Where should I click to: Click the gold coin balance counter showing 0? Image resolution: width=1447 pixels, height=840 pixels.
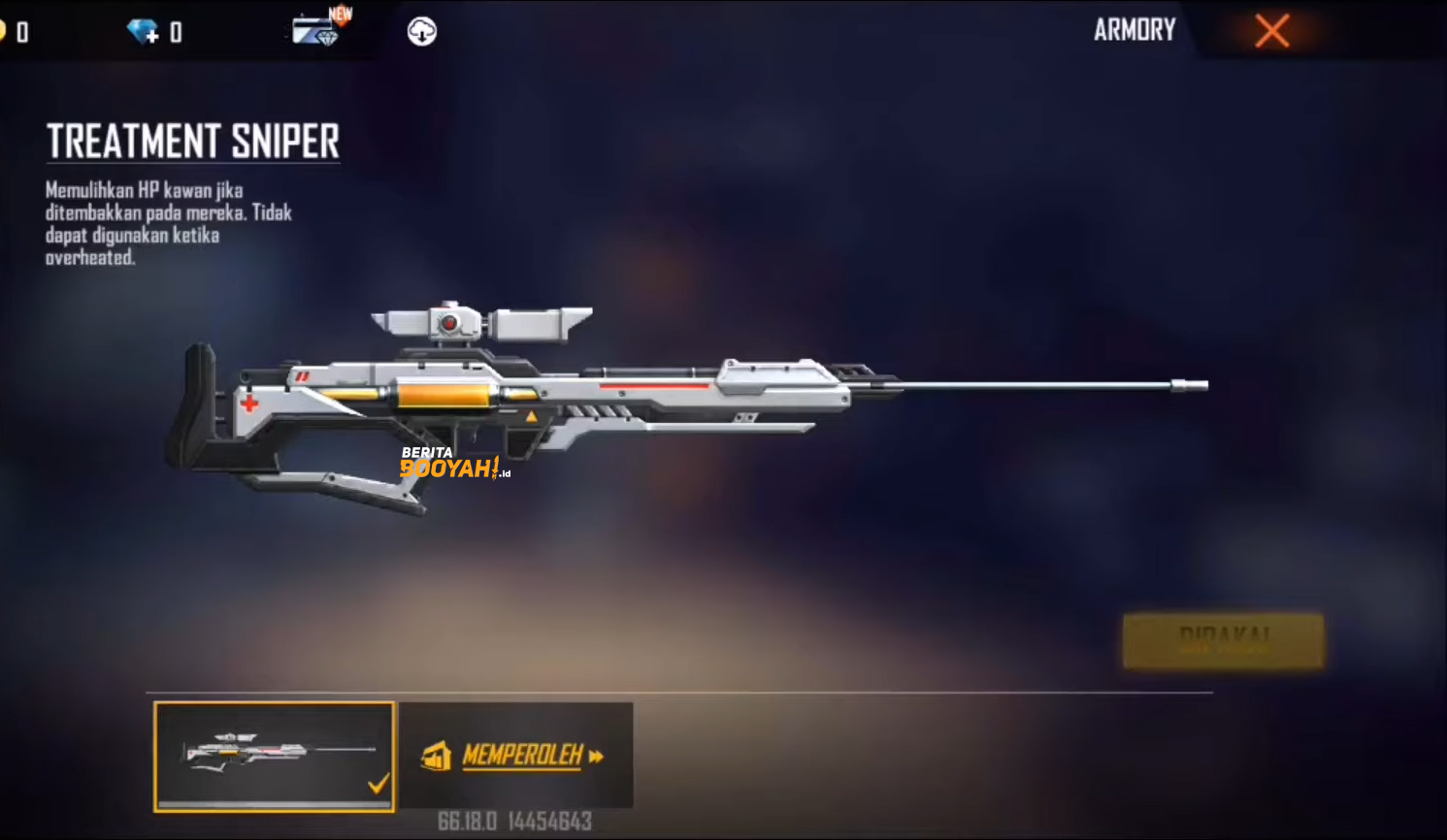click(21, 31)
